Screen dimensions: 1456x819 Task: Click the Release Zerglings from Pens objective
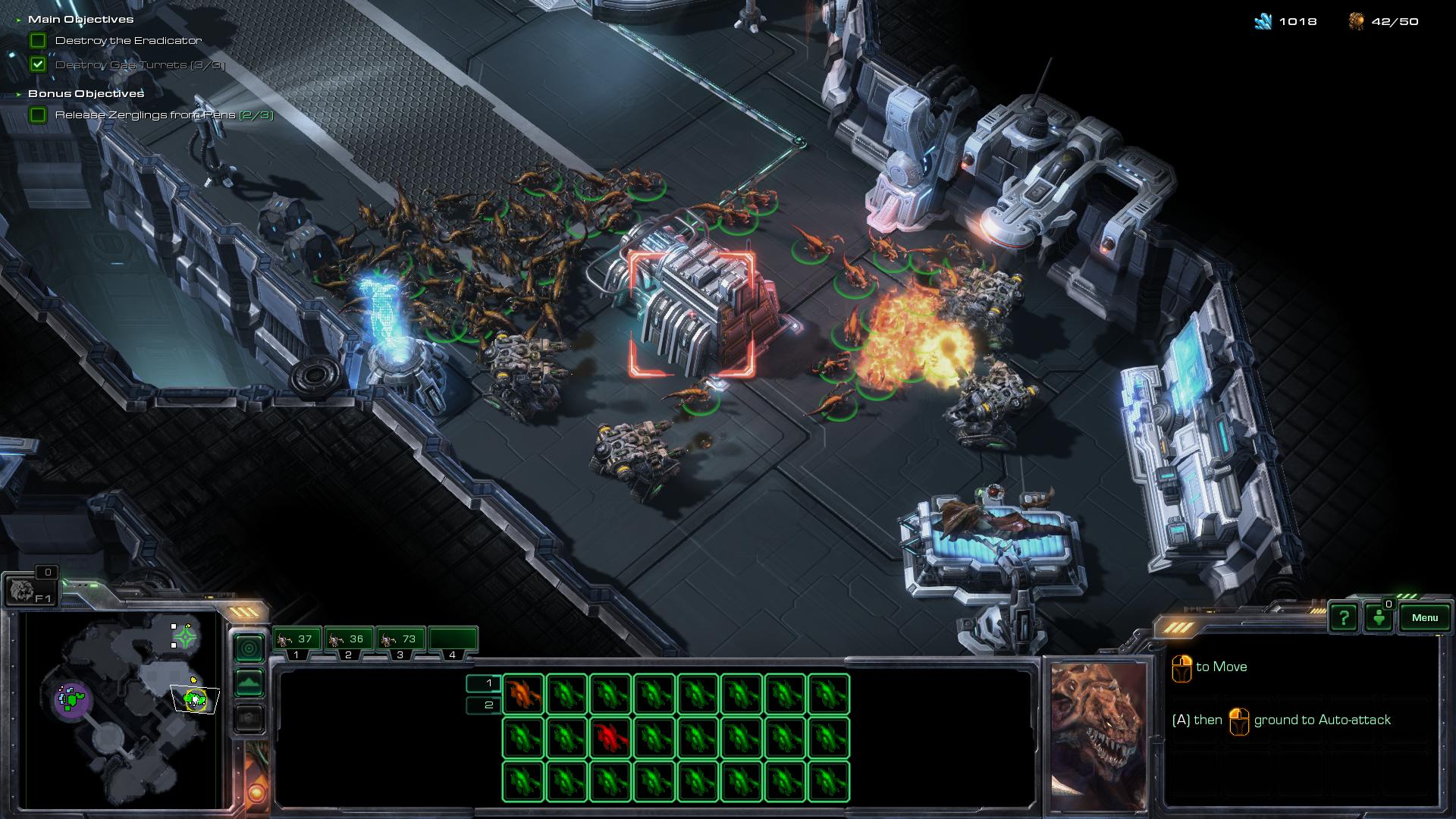point(164,115)
